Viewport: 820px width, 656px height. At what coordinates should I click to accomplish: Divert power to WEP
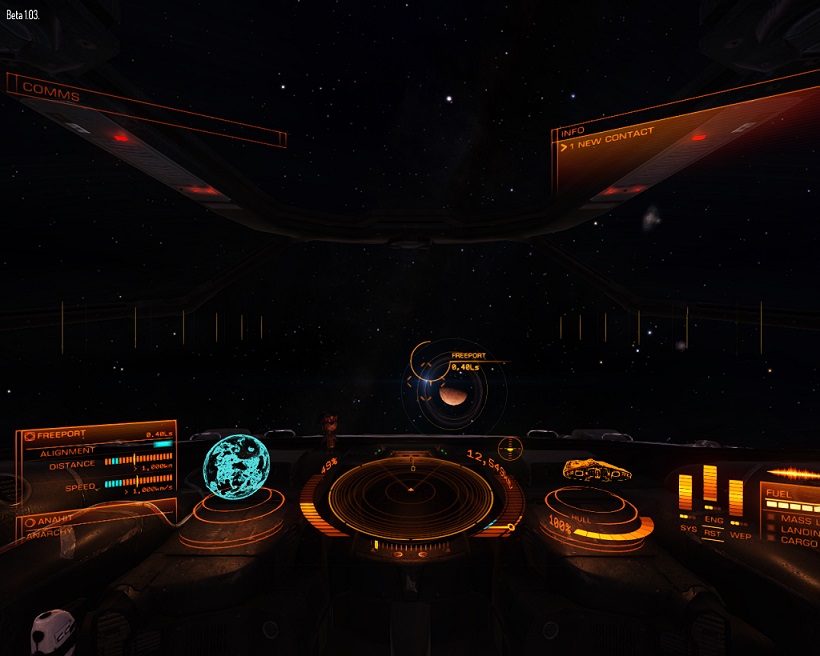740,535
